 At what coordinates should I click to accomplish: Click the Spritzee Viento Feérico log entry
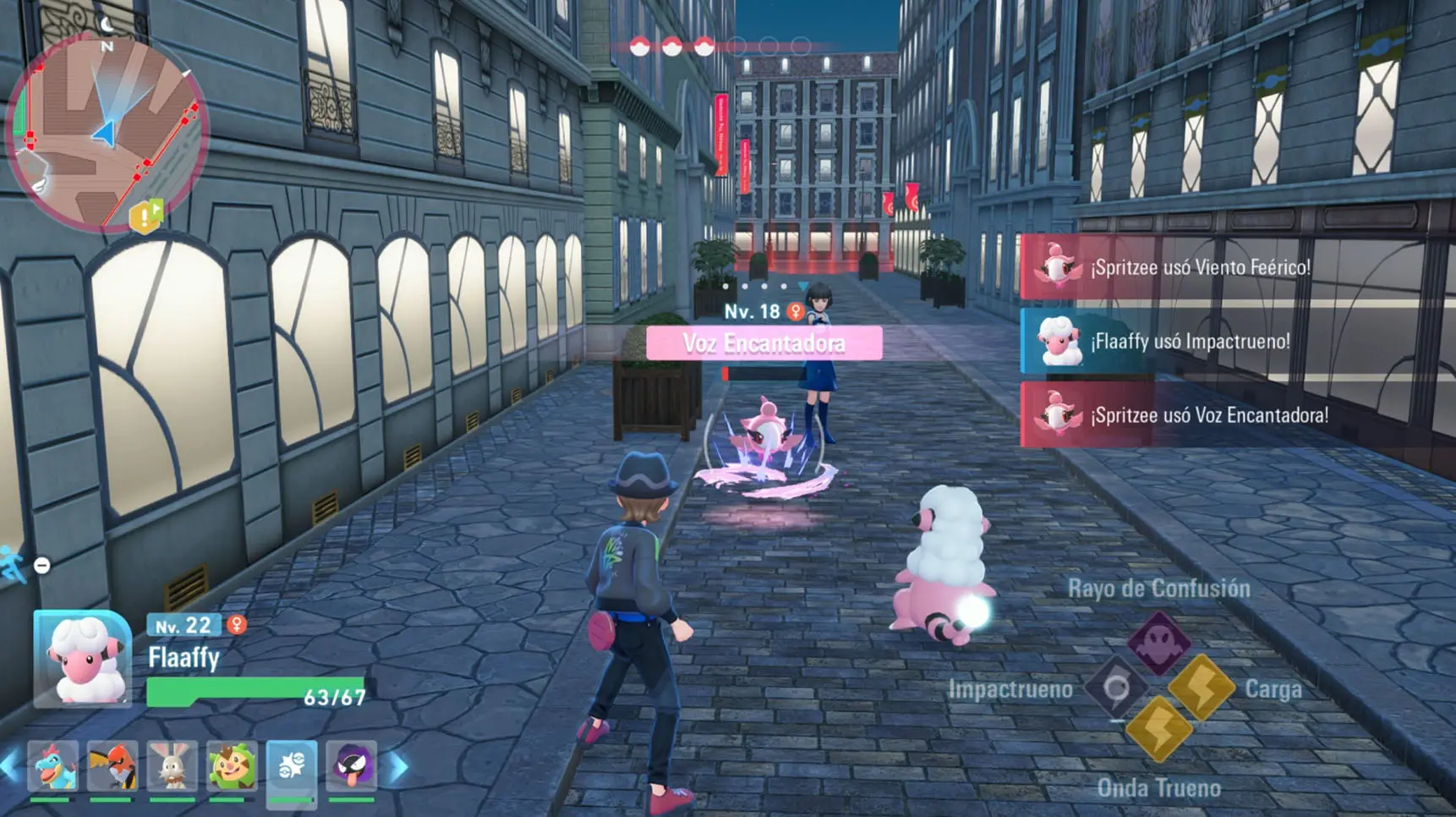(x=1200, y=268)
